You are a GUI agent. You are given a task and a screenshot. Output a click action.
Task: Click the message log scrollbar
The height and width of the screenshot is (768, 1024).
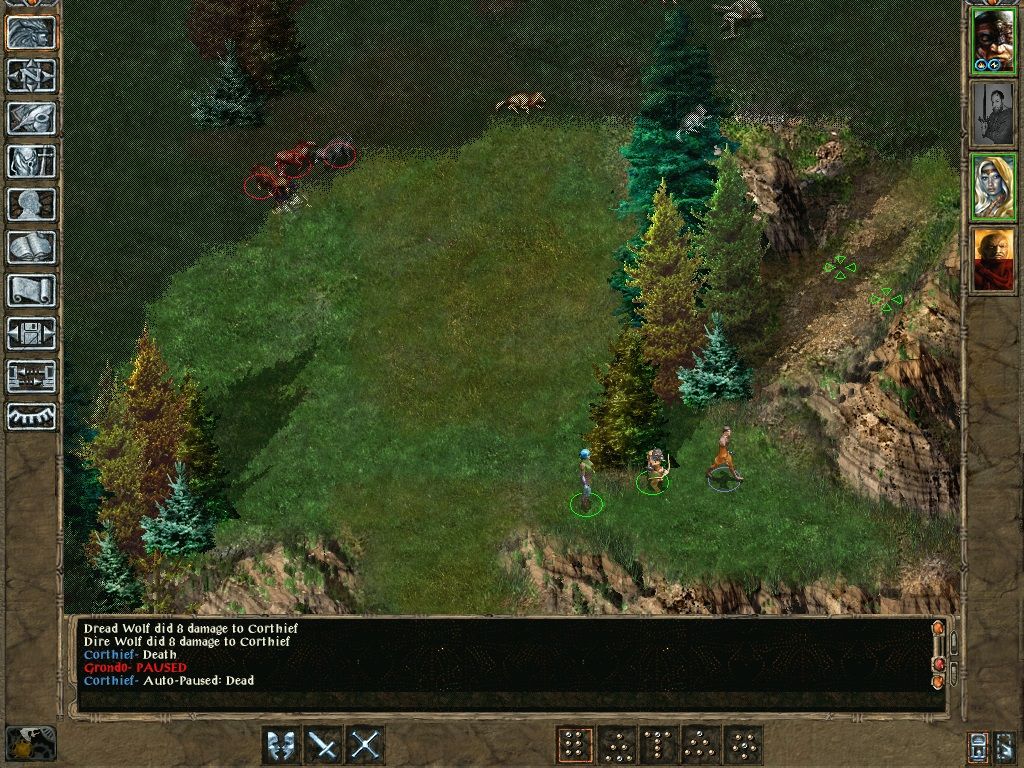point(938,655)
